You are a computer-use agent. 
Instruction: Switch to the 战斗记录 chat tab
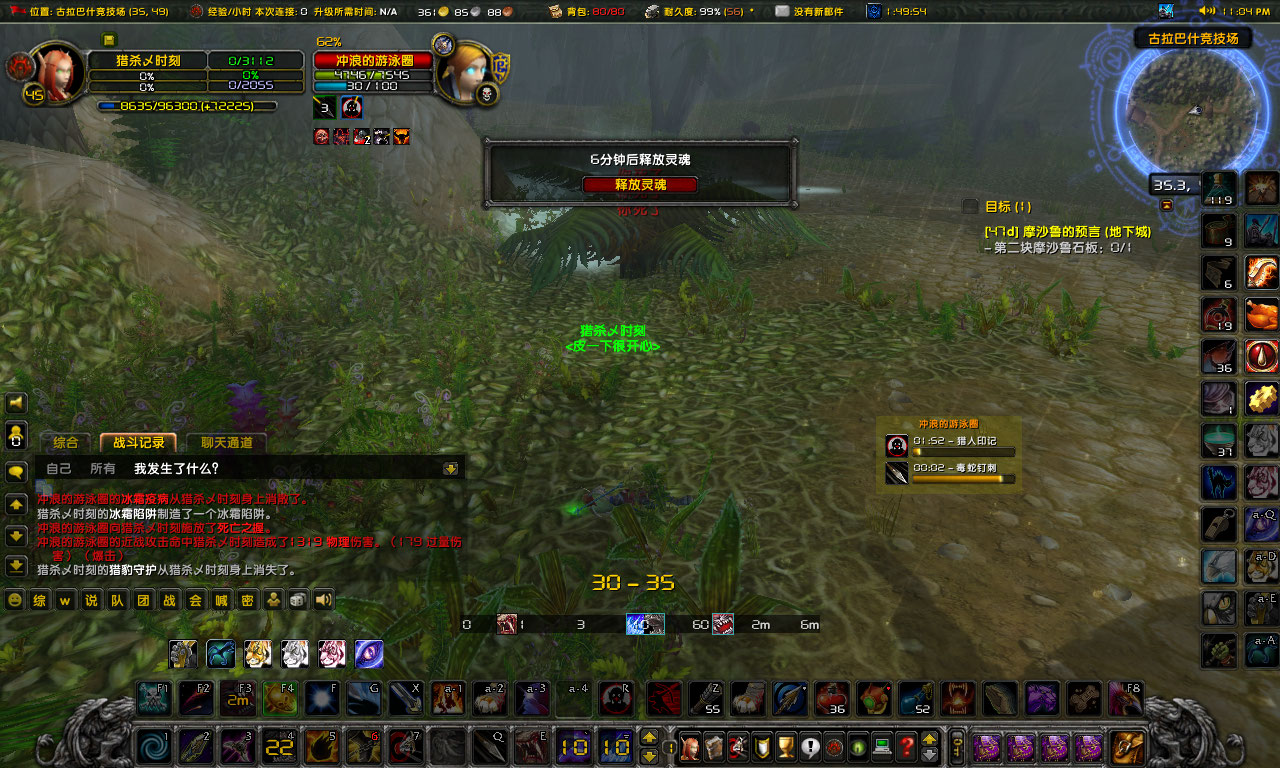pos(140,442)
